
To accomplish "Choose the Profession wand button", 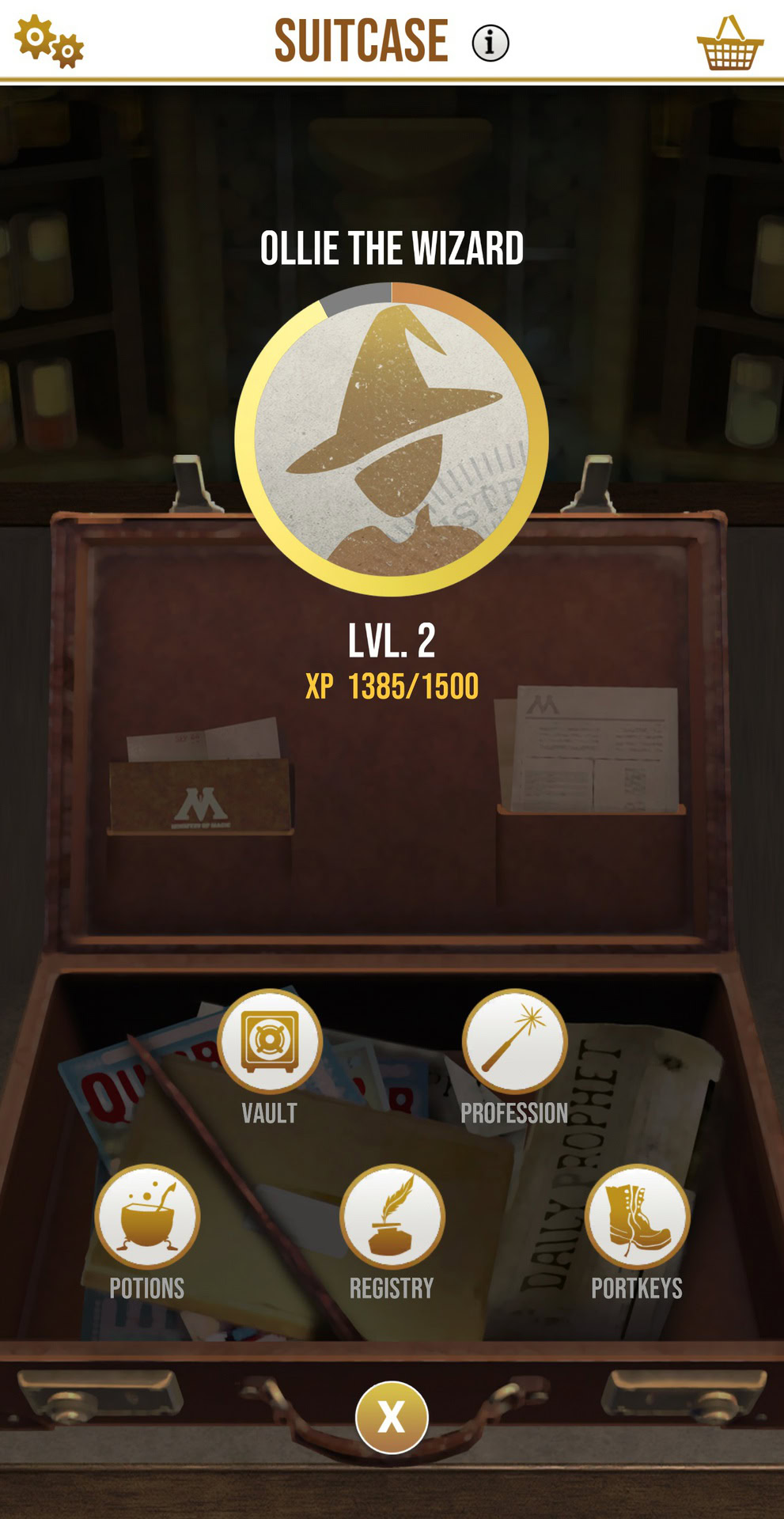I will coord(514,1041).
